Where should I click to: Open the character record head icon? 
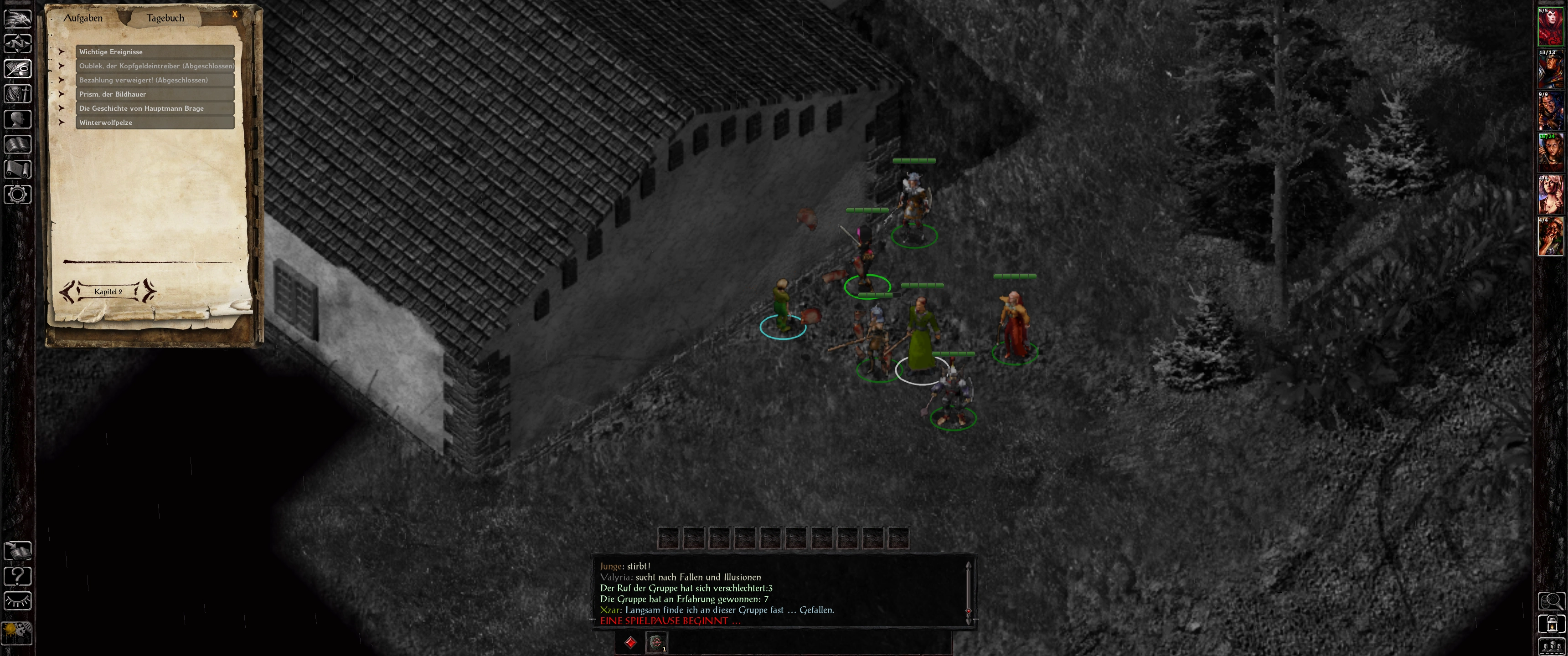18,118
